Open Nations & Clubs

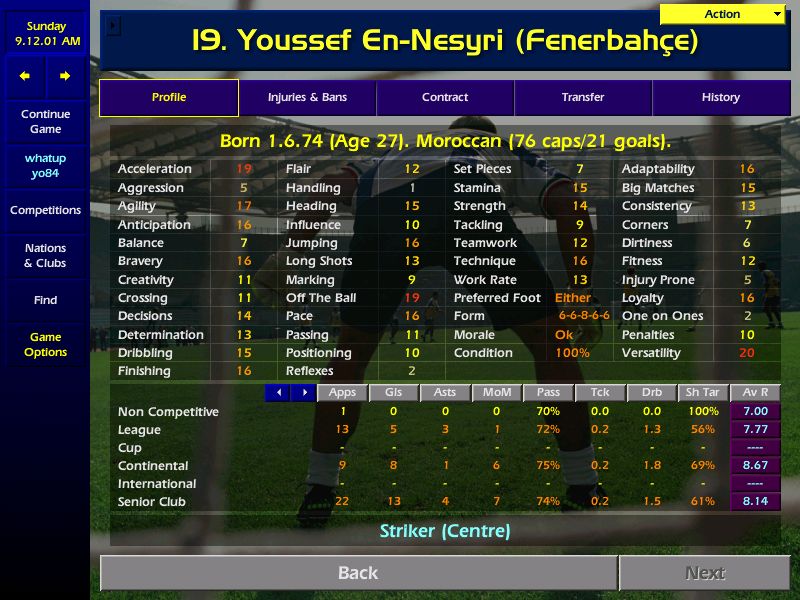click(x=45, y=256)
